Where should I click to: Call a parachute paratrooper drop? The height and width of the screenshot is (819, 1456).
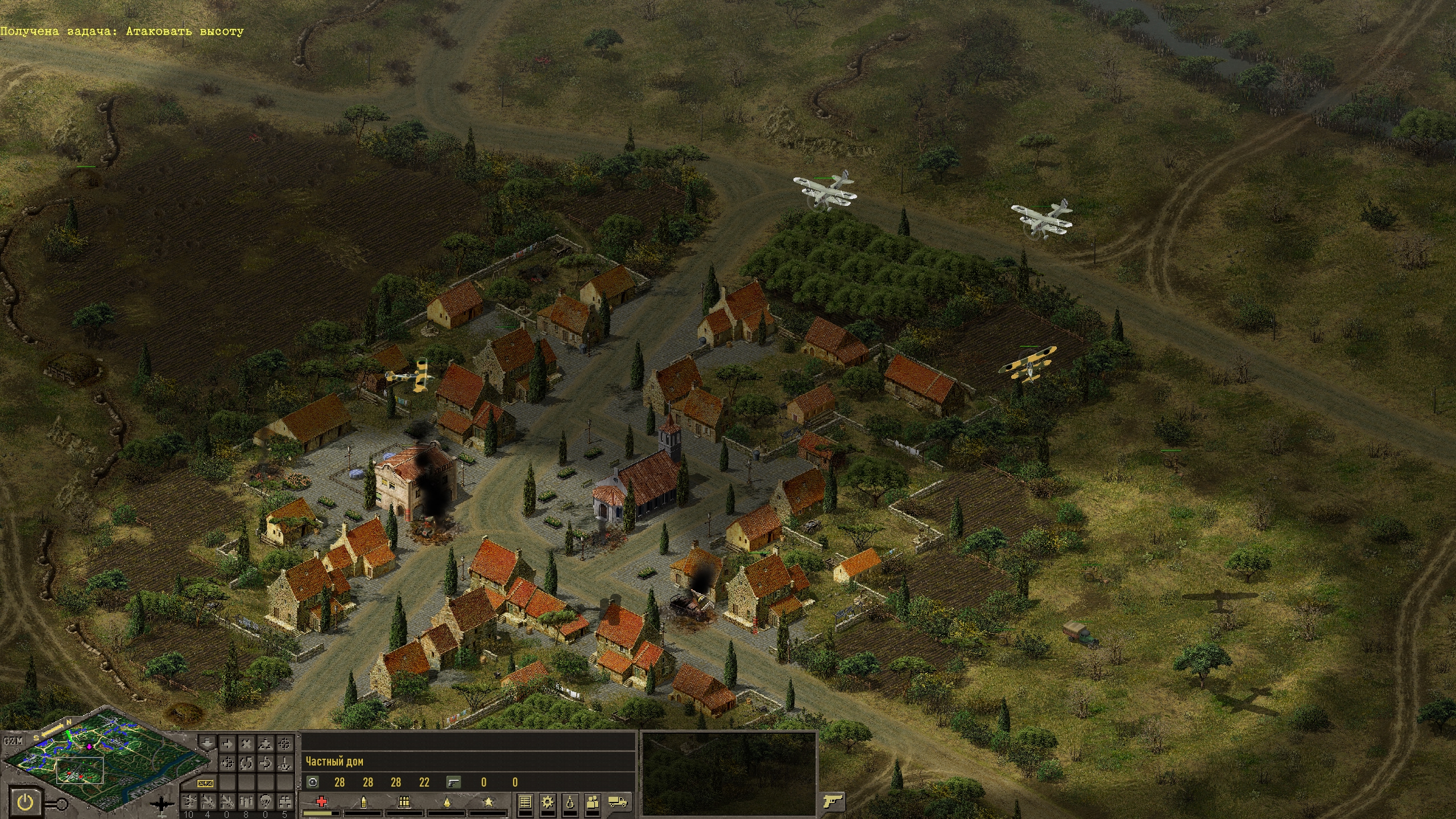tap(265, 801)
